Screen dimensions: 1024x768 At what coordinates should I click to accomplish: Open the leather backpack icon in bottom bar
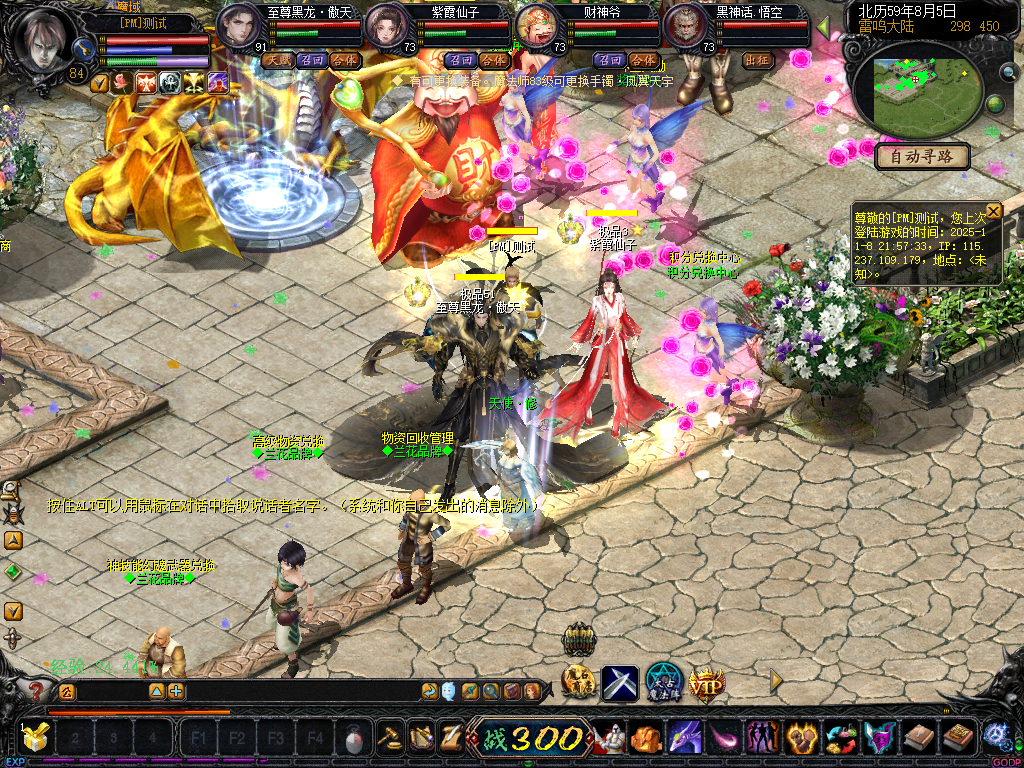pyautogui.click(x=919, y=739)
